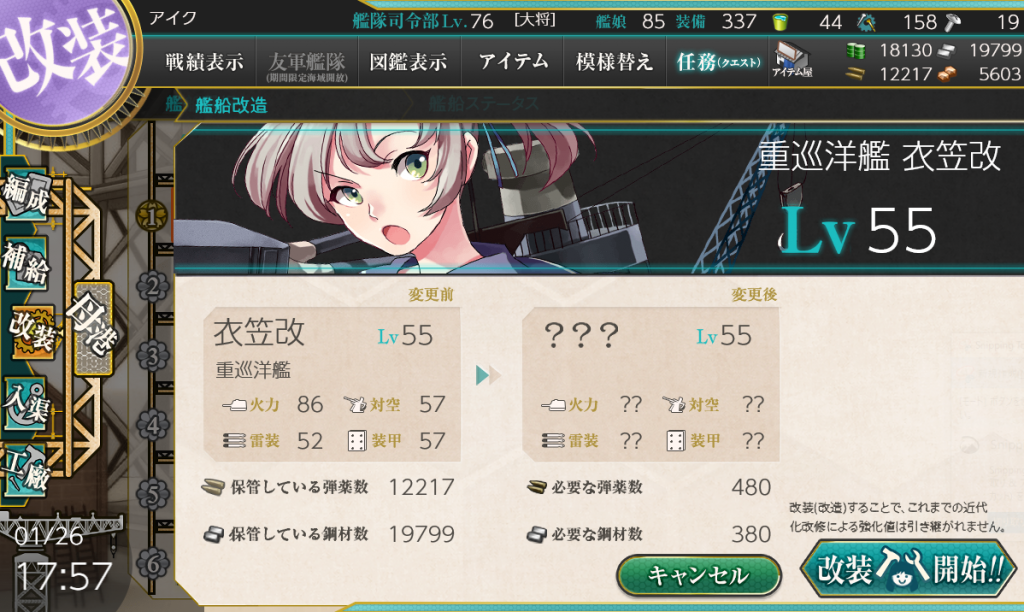The width and height of the screenshot is (1024, 612).
Task: Go to 補給 resupply screen
Action: coord(27,262)
